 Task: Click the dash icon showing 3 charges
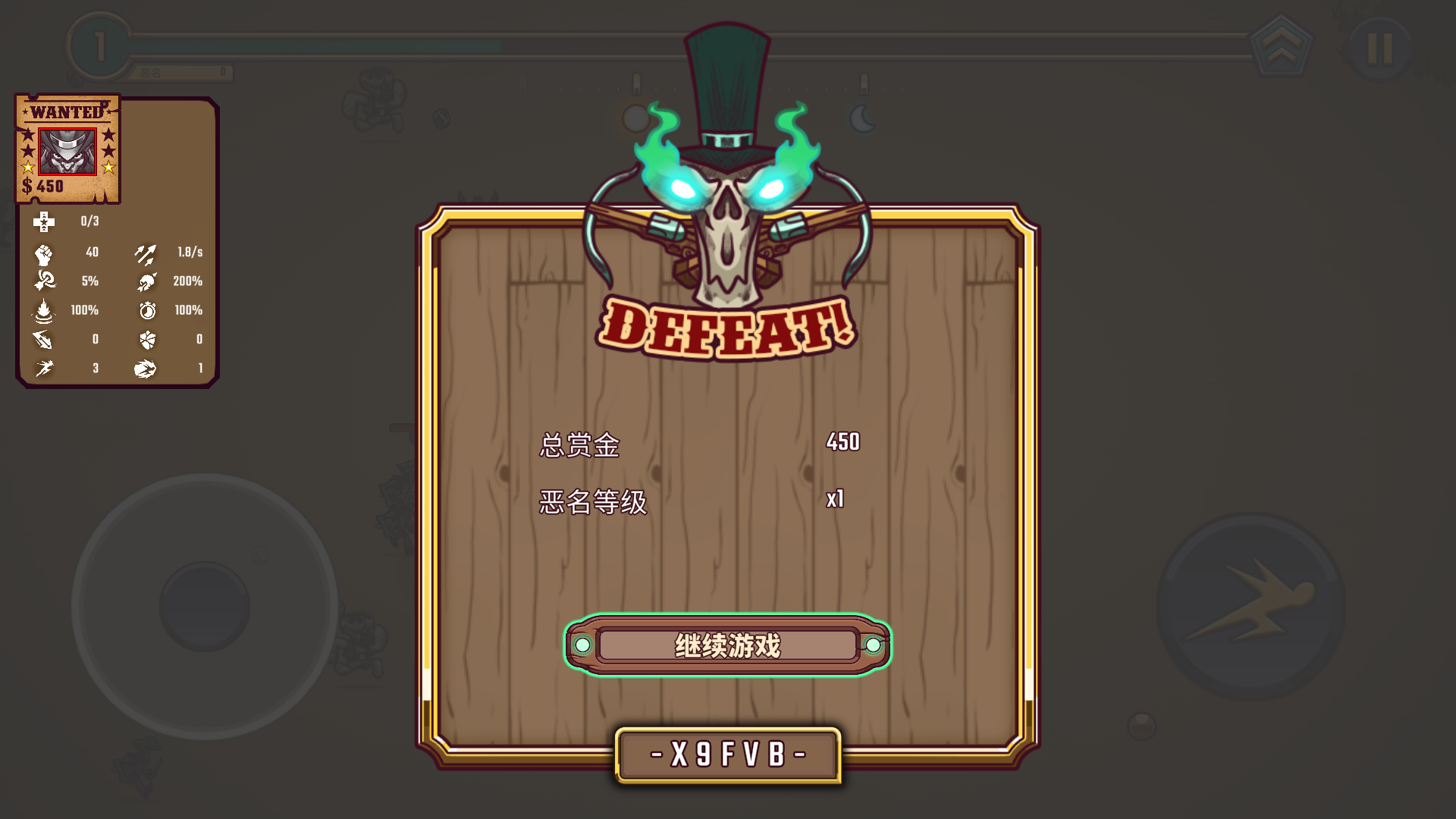tap(45, 369)
